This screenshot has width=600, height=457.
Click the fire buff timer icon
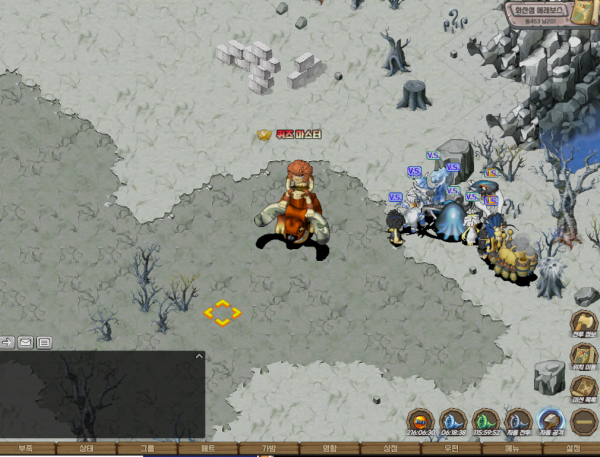[x=420, y=421]
